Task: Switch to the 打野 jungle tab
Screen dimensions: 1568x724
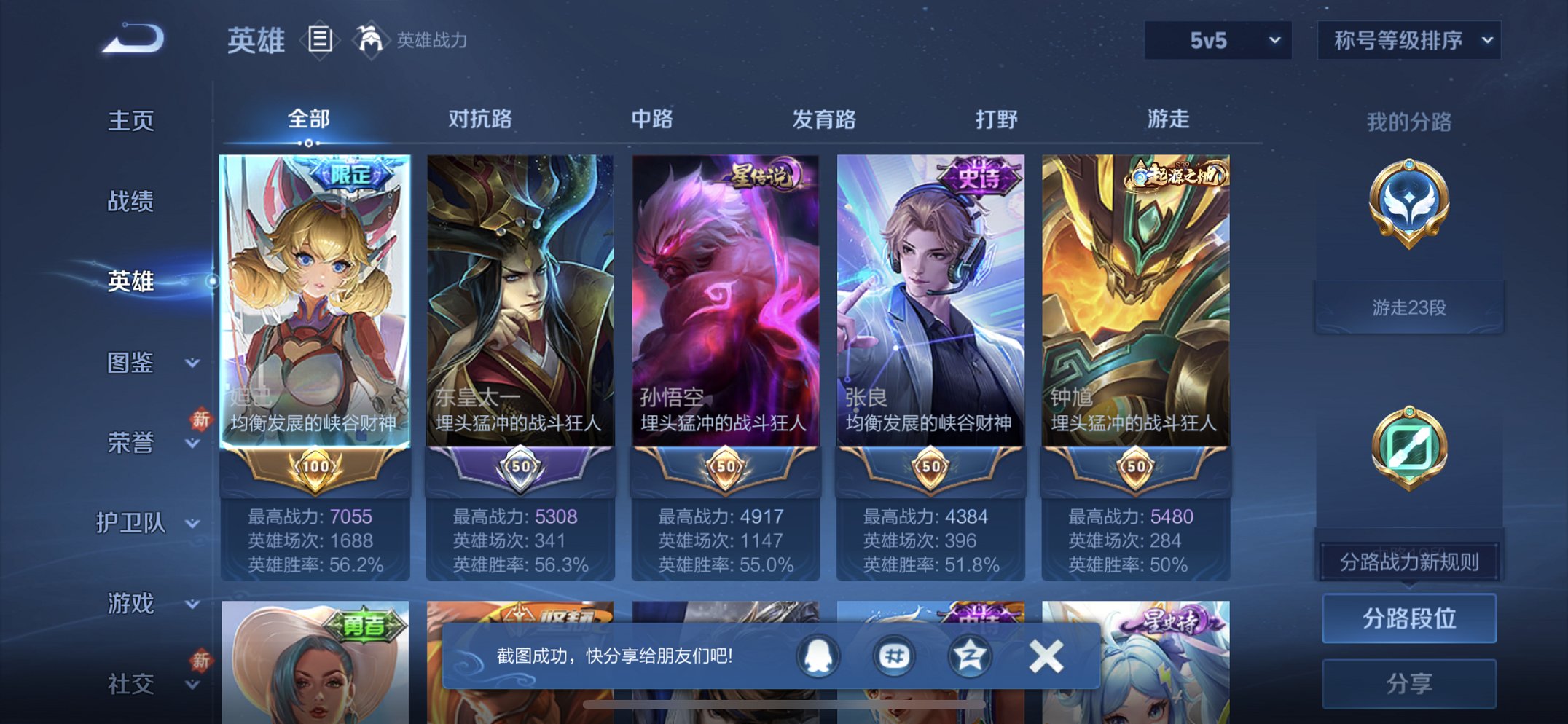Action: [998, 119]
